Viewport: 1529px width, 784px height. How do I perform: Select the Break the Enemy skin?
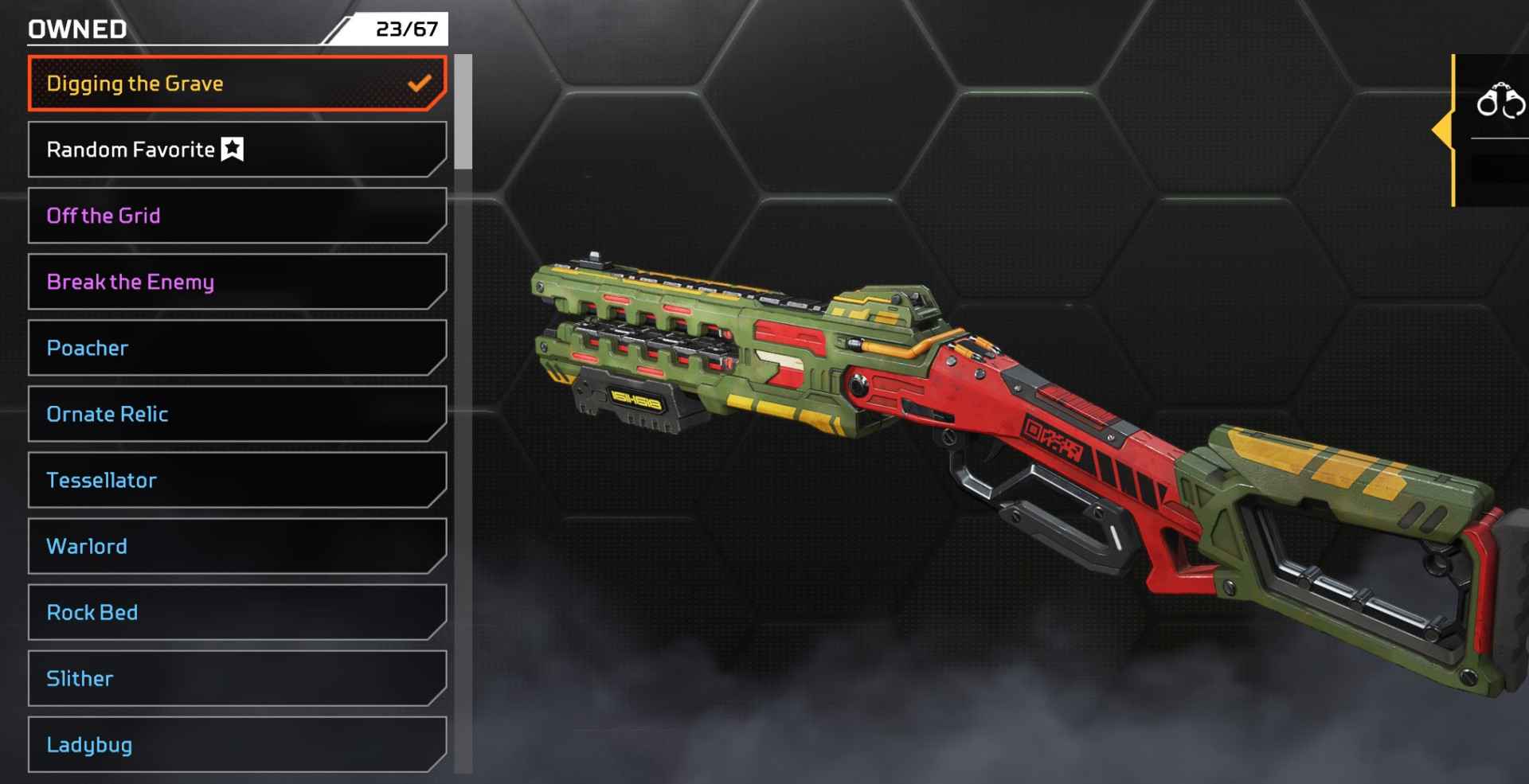237,281
